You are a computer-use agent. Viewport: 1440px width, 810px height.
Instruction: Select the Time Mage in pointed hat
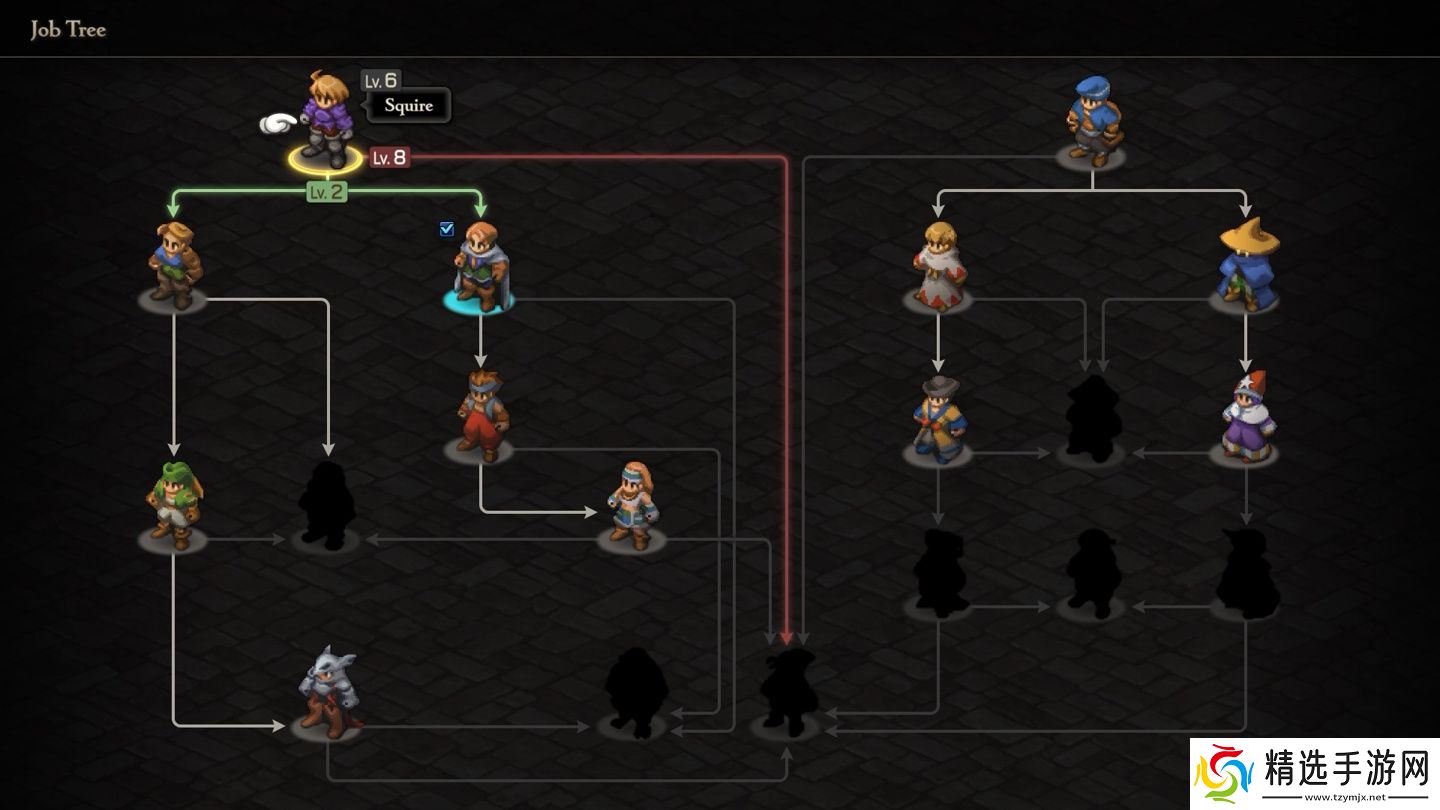(x=1245, y=417)
